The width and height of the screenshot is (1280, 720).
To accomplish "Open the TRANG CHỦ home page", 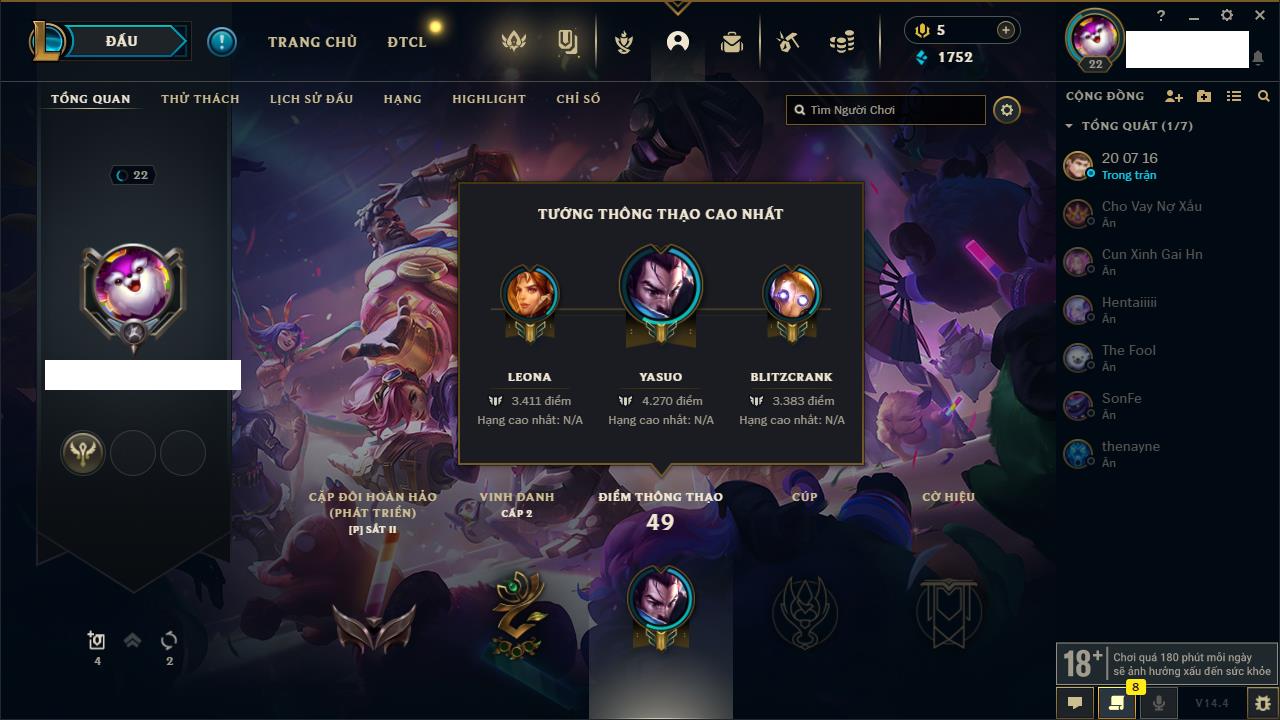I will [312, 42].
